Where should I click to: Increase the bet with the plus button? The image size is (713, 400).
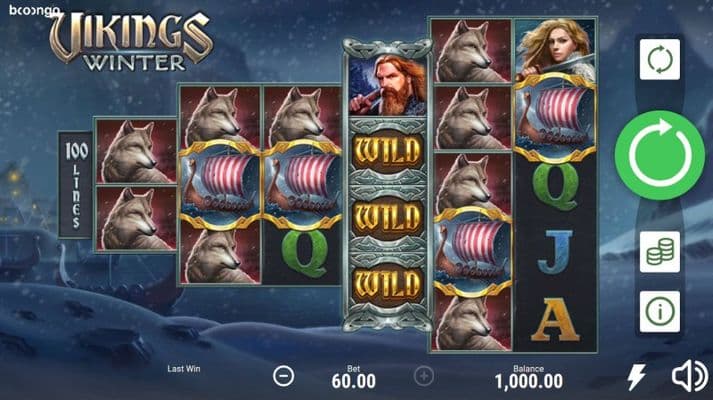coord(424,376)
